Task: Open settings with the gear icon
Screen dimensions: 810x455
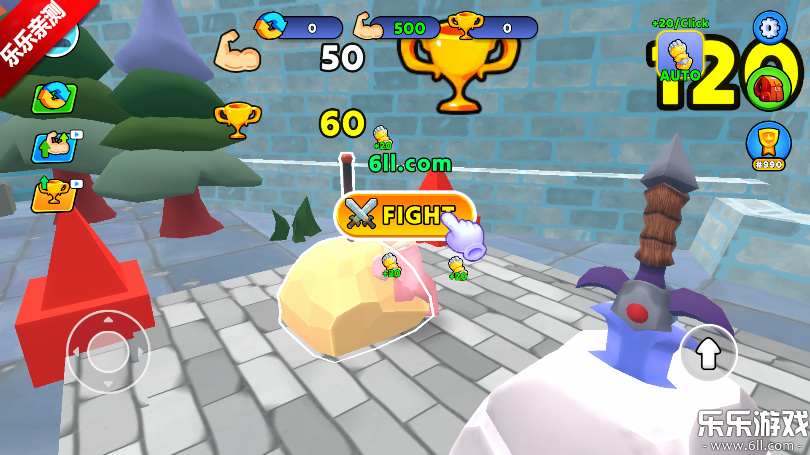Action: 769,26
